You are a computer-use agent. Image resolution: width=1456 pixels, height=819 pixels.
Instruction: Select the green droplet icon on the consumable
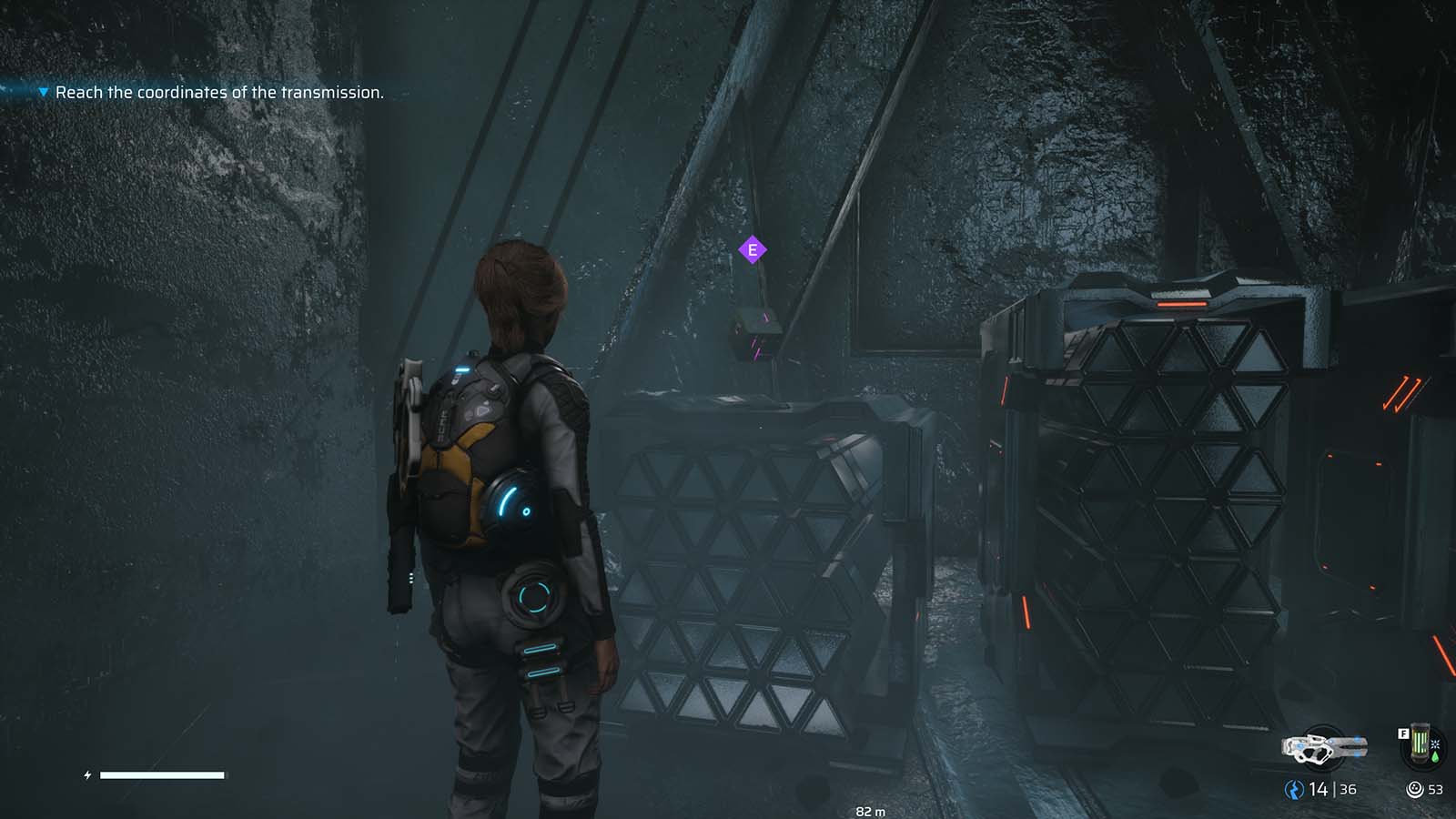(1436, 756)
